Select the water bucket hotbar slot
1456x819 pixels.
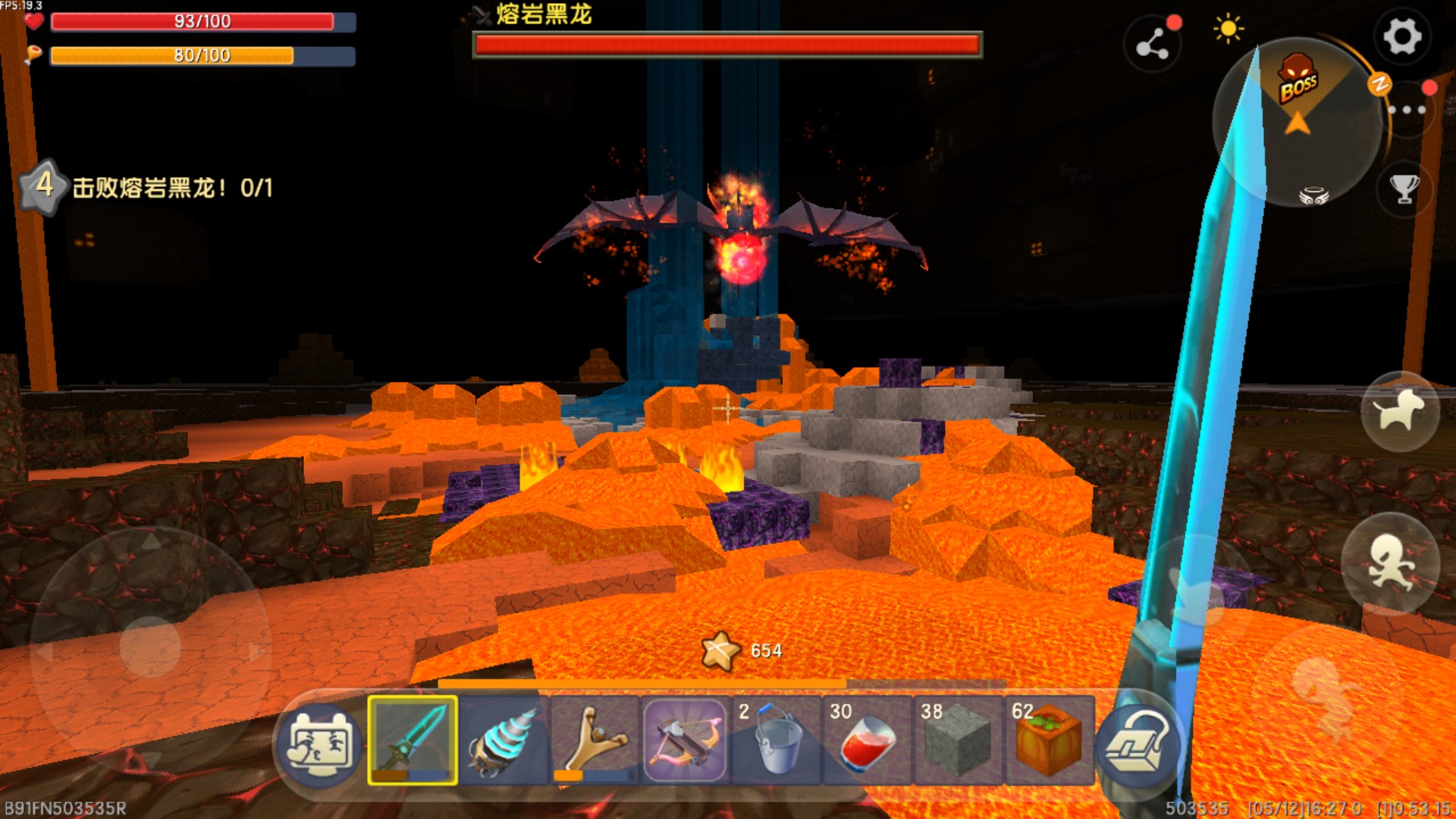point(776,740)
